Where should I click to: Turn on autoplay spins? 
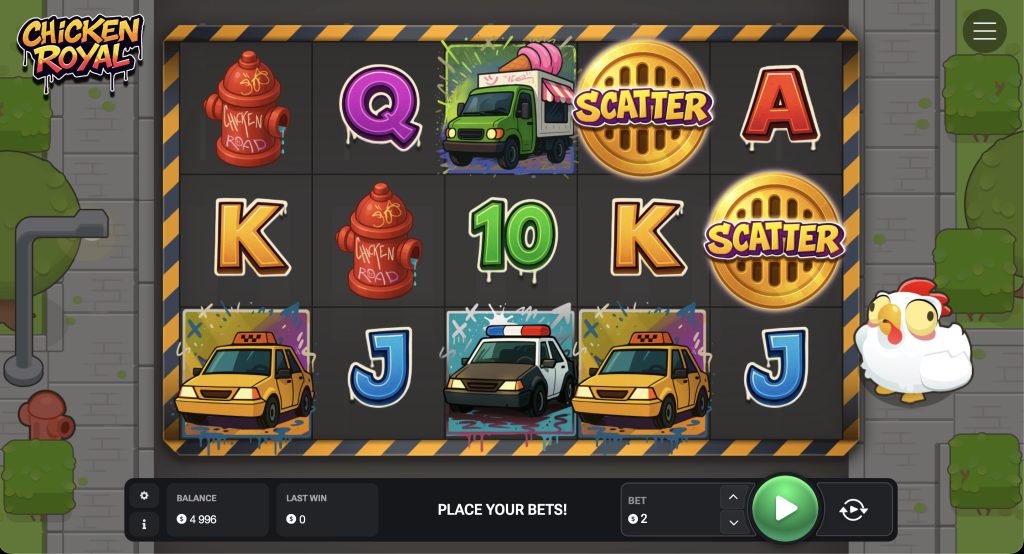854,510
